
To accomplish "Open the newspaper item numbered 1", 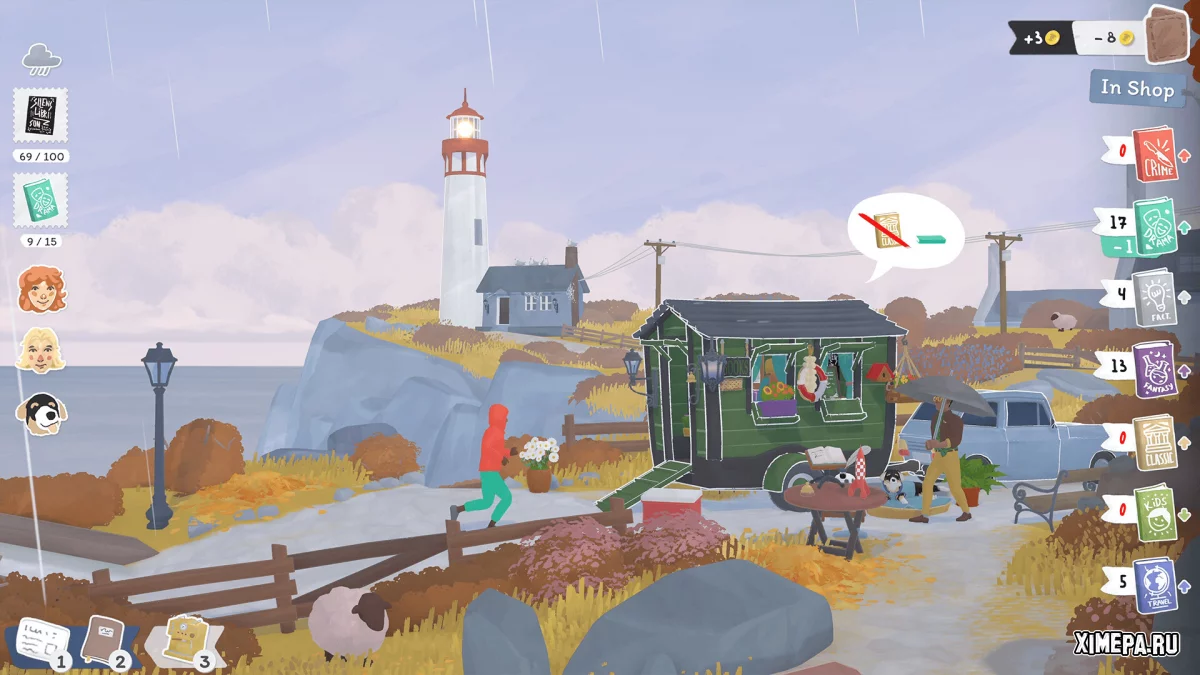I will point(40,641).
